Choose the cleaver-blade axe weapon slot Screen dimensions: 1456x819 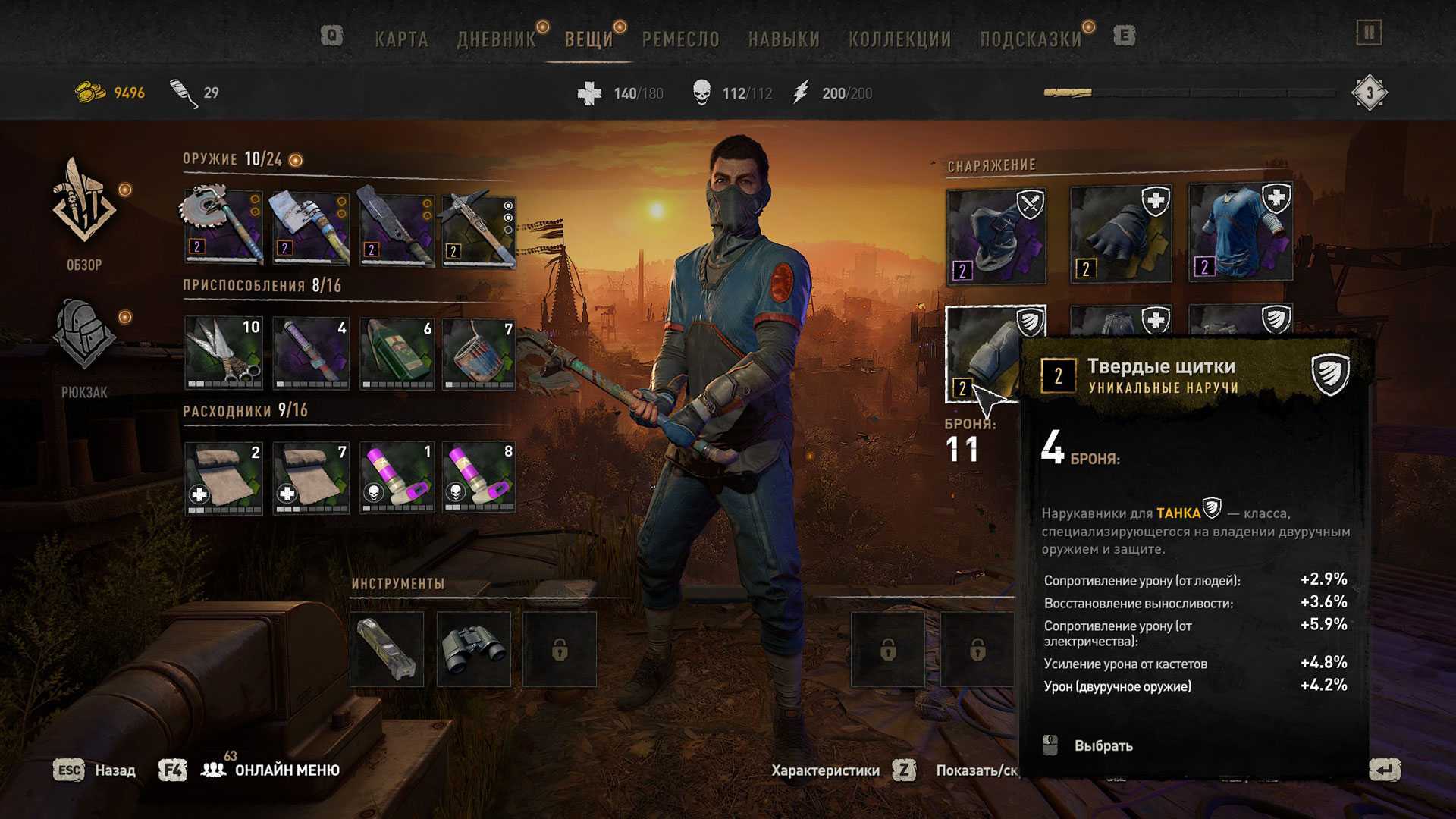click(x=311, y=226)
